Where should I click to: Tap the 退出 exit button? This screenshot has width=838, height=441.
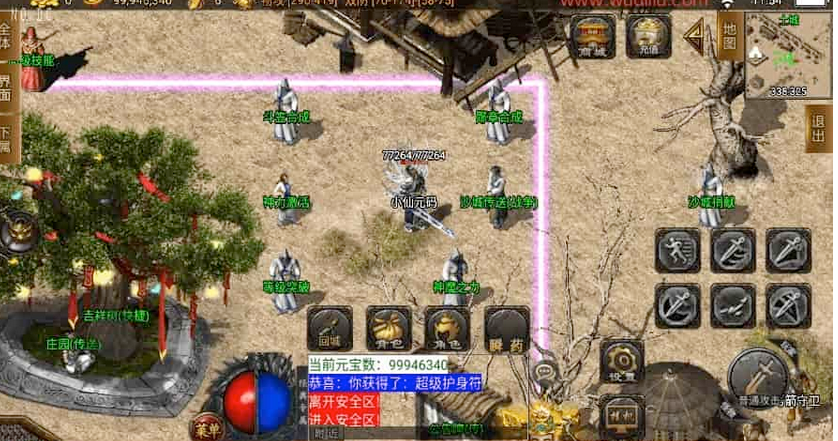coord(816,129)
